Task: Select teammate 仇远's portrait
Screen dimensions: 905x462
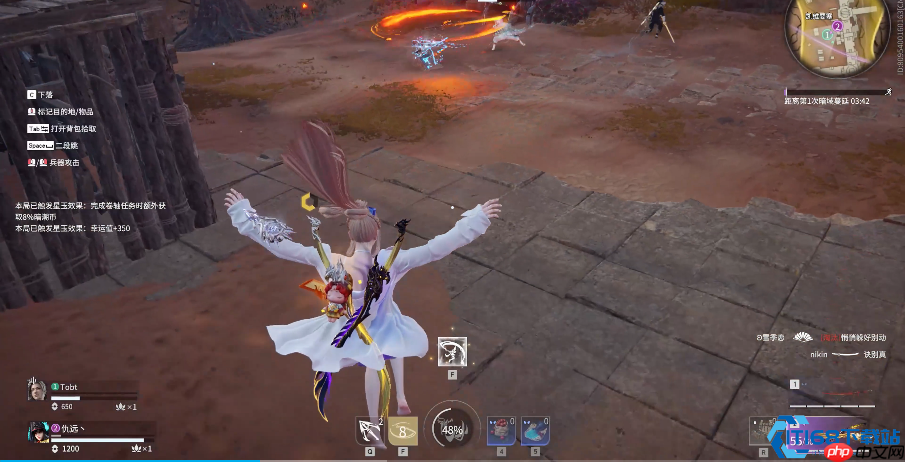Action: (37, 433)
